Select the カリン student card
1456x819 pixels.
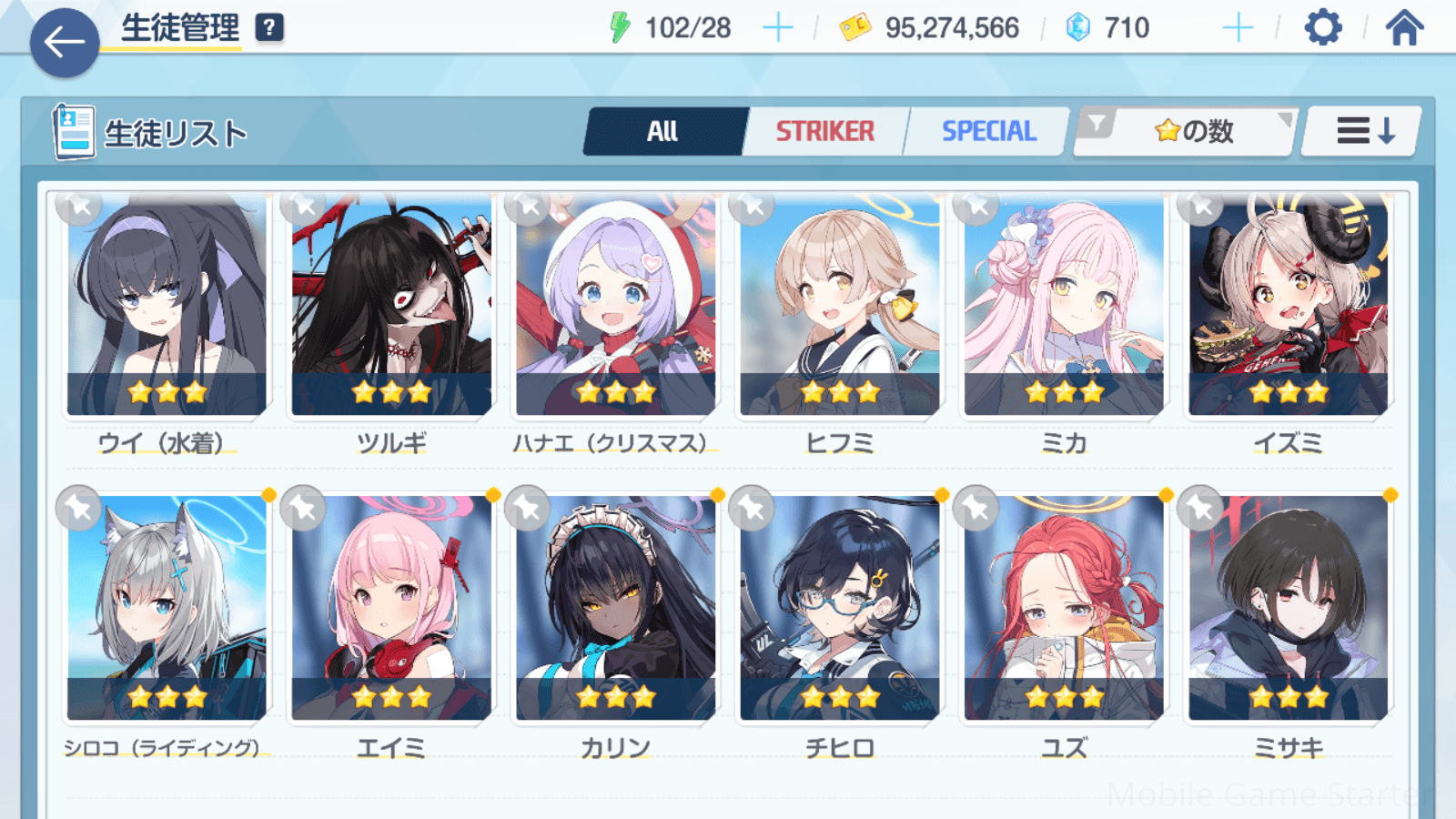(x=615, y=608)
